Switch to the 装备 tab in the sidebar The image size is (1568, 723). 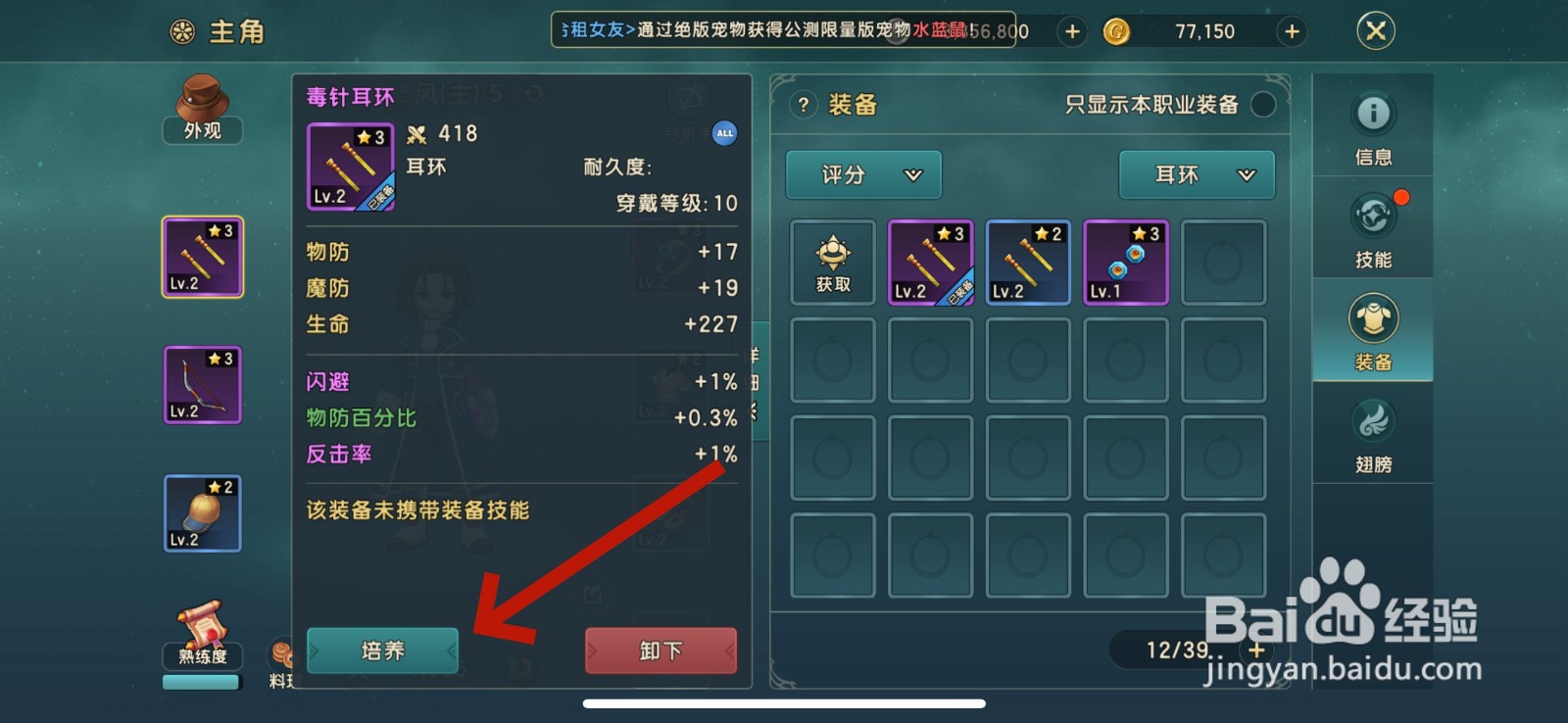pyautogui.click(x=1373, y=333)
